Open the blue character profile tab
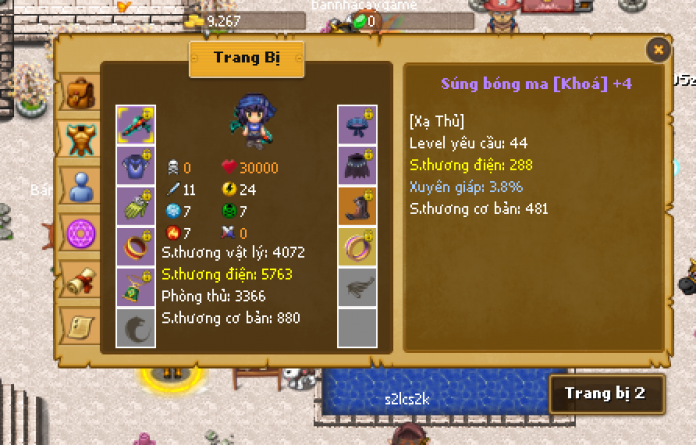 click(x=79, y=186)
